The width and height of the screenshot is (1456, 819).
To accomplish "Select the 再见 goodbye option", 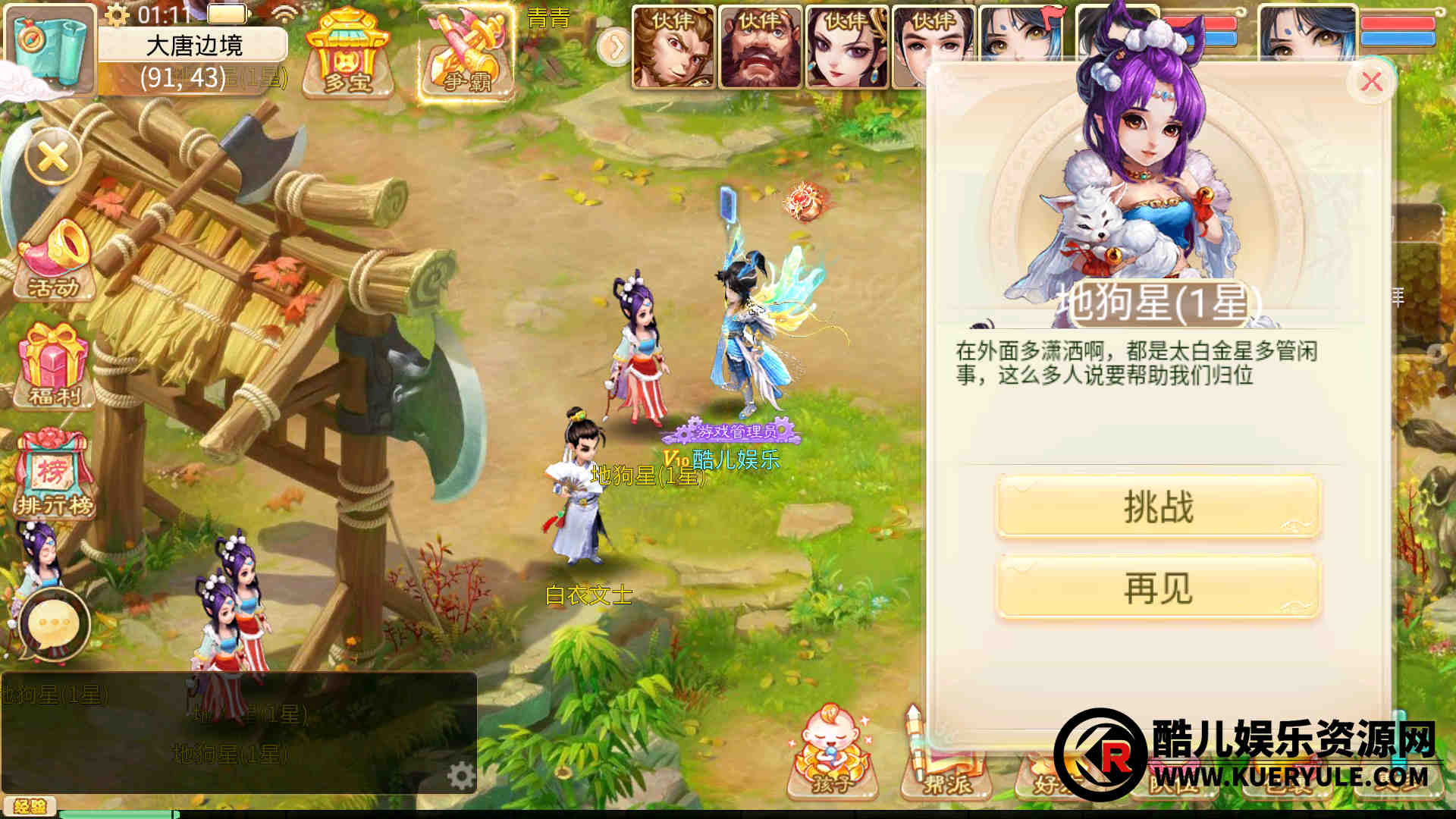I will (x=1158, y=588).
